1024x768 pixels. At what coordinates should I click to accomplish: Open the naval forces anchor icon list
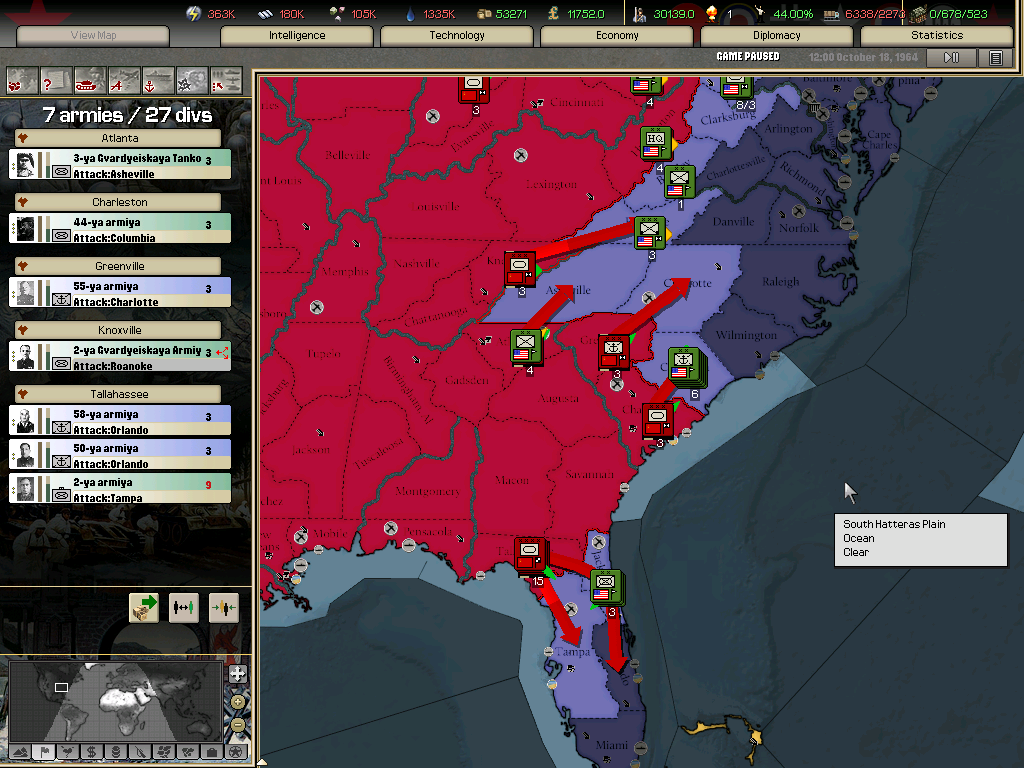coord(158,79)
